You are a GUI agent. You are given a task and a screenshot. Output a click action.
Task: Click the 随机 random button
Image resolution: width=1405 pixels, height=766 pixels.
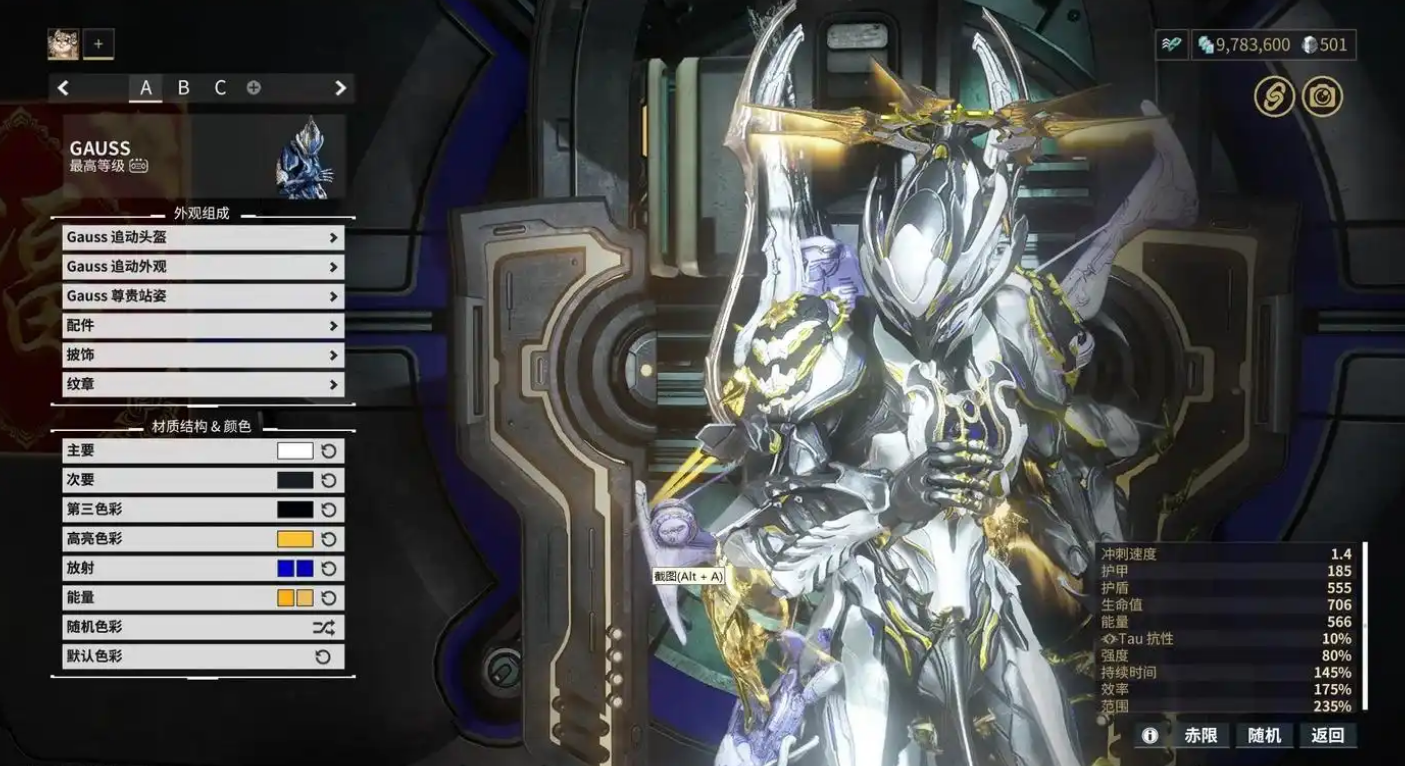(x=1264, y=735)
